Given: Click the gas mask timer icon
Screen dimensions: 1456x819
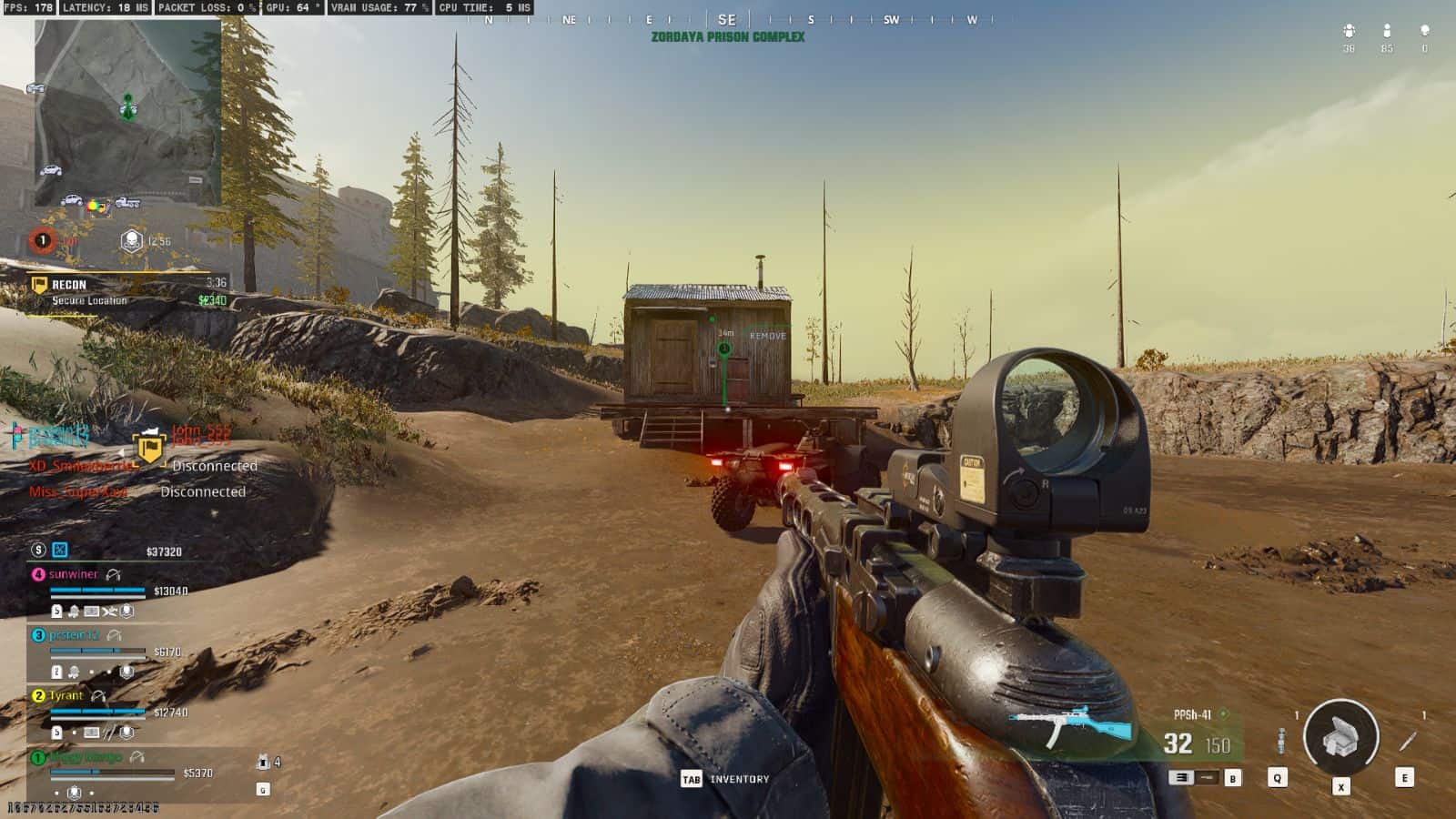Looking at the screenshot, I should (132, 240).
